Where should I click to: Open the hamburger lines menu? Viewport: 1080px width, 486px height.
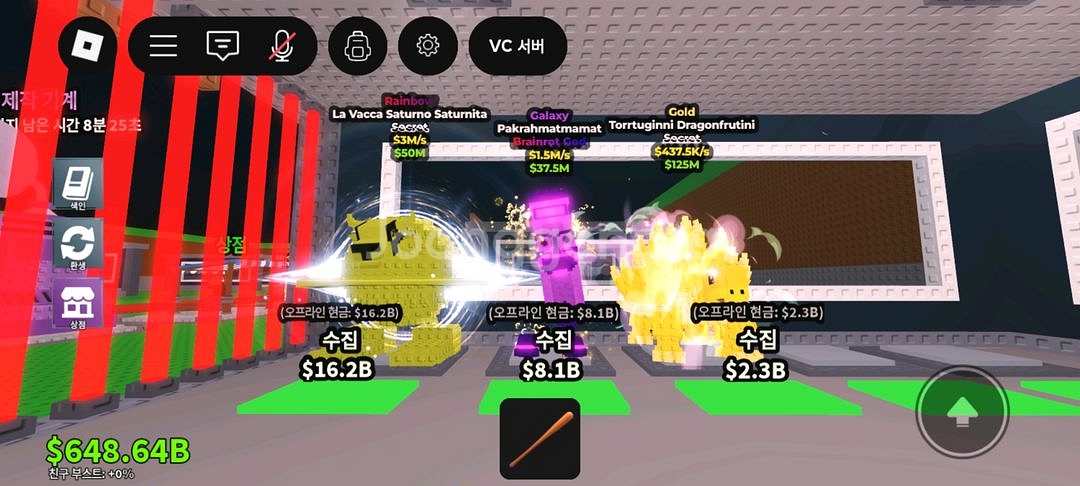163,46
